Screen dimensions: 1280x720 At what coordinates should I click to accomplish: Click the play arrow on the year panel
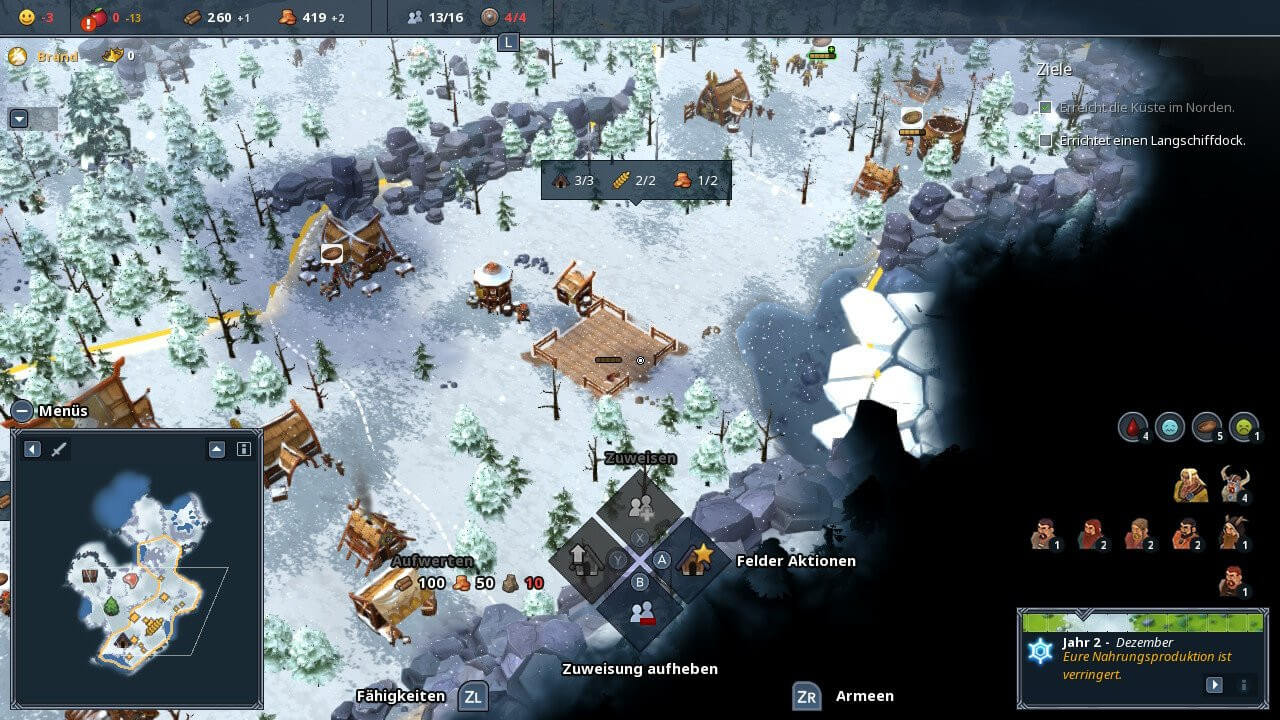coord(1214,685)
